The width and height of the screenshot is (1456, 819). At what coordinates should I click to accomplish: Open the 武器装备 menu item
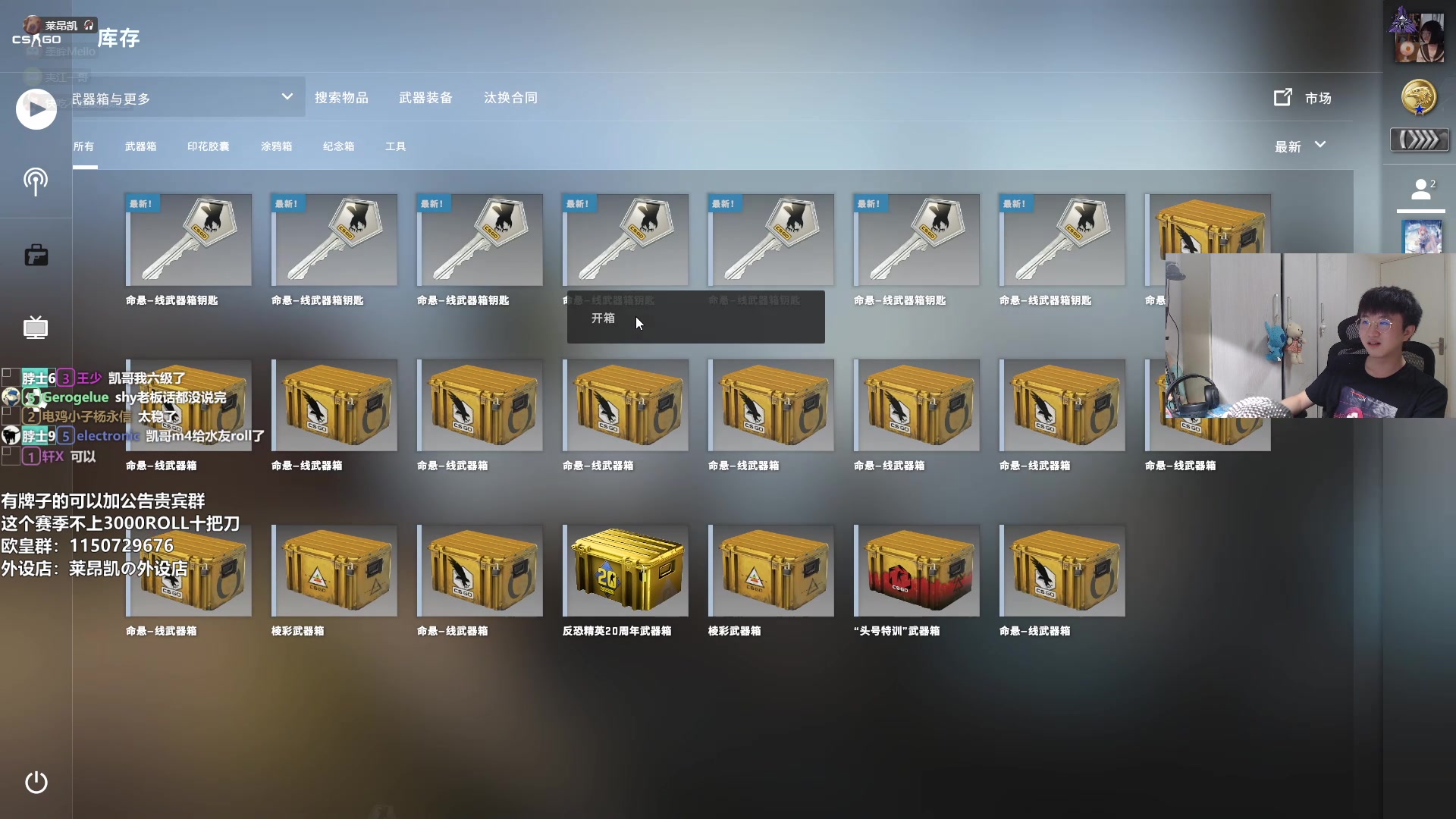coord(425,97)
